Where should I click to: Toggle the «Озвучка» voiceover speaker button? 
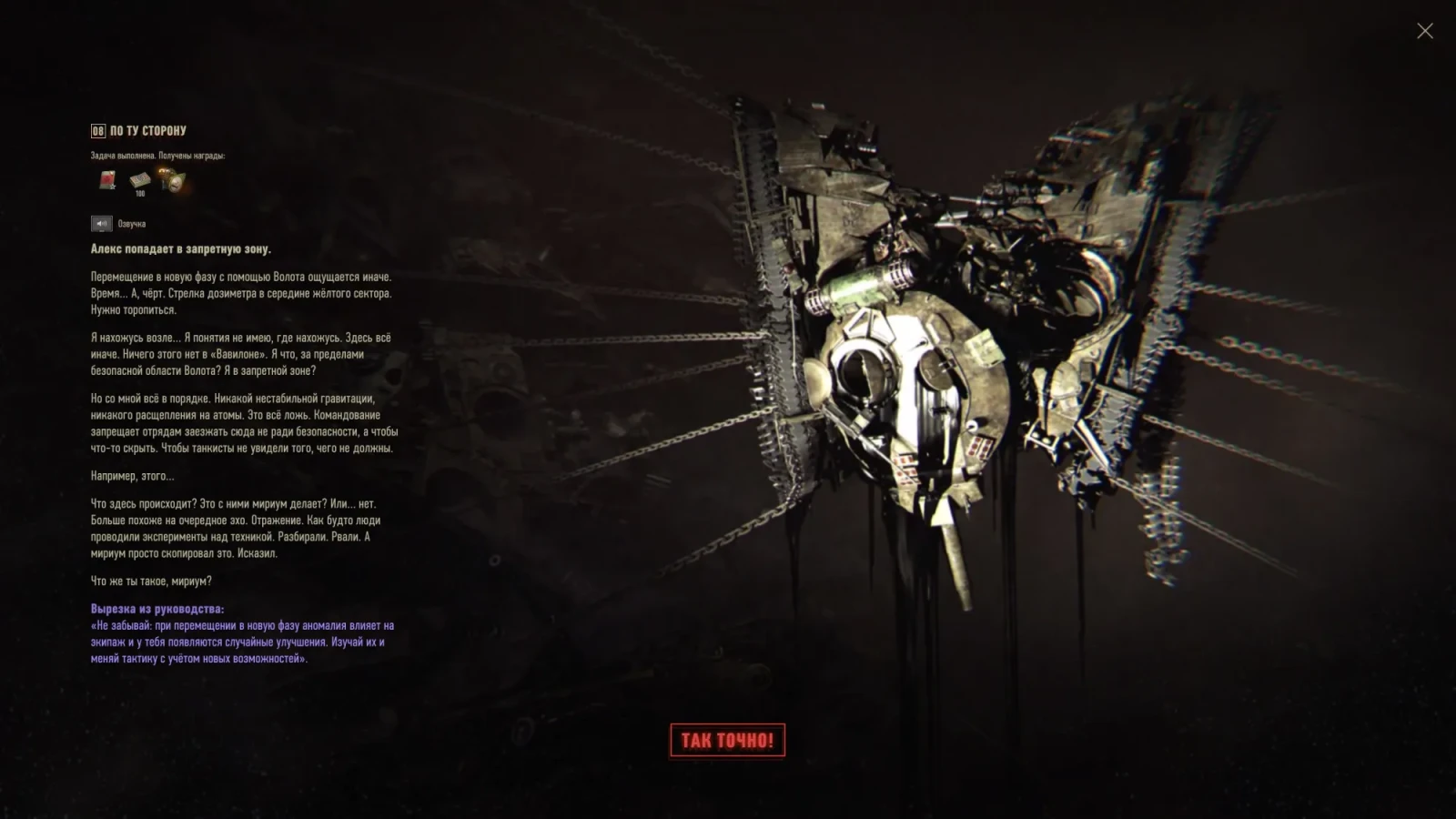click(x=101, y=224)
